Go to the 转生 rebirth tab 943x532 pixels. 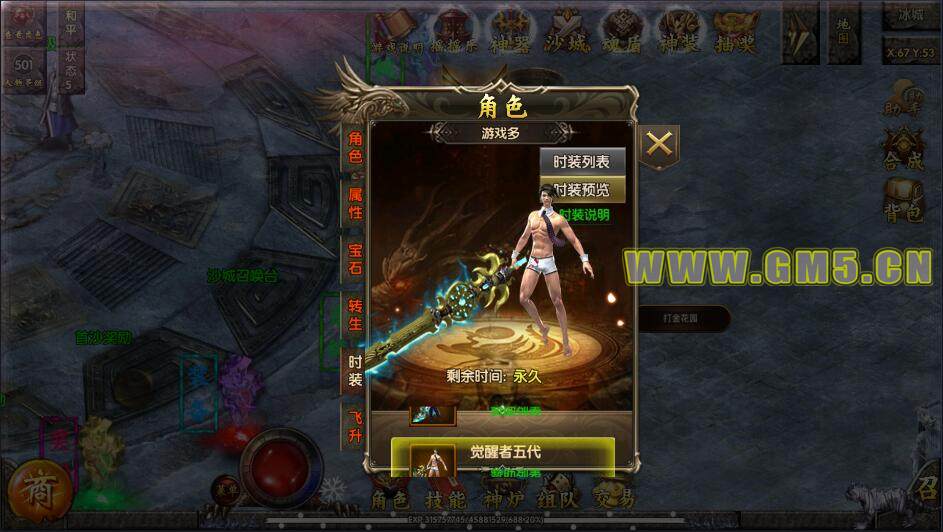(355, 313)
